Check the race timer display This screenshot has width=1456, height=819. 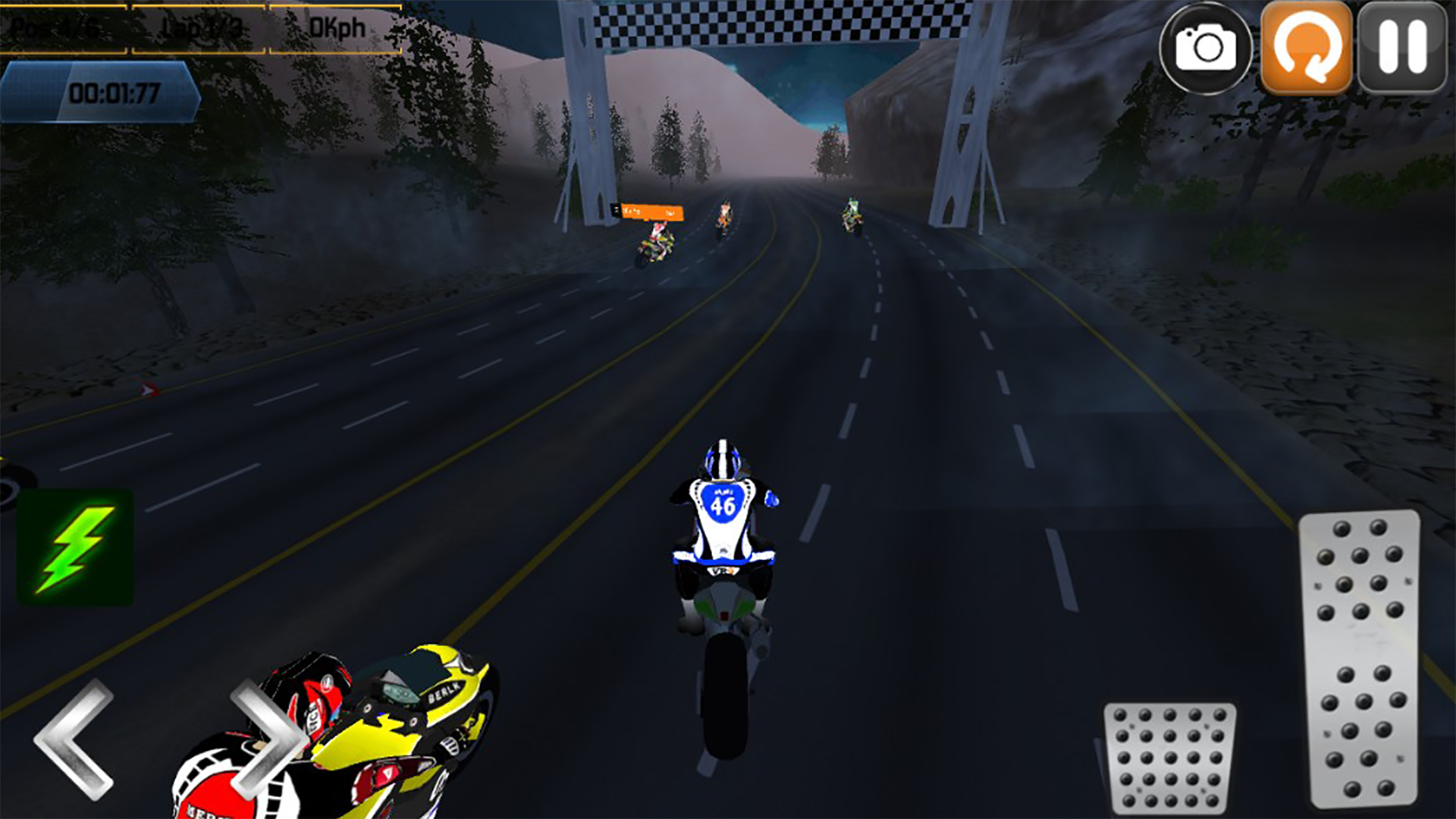pyautogui.click(x=114, y=93)
